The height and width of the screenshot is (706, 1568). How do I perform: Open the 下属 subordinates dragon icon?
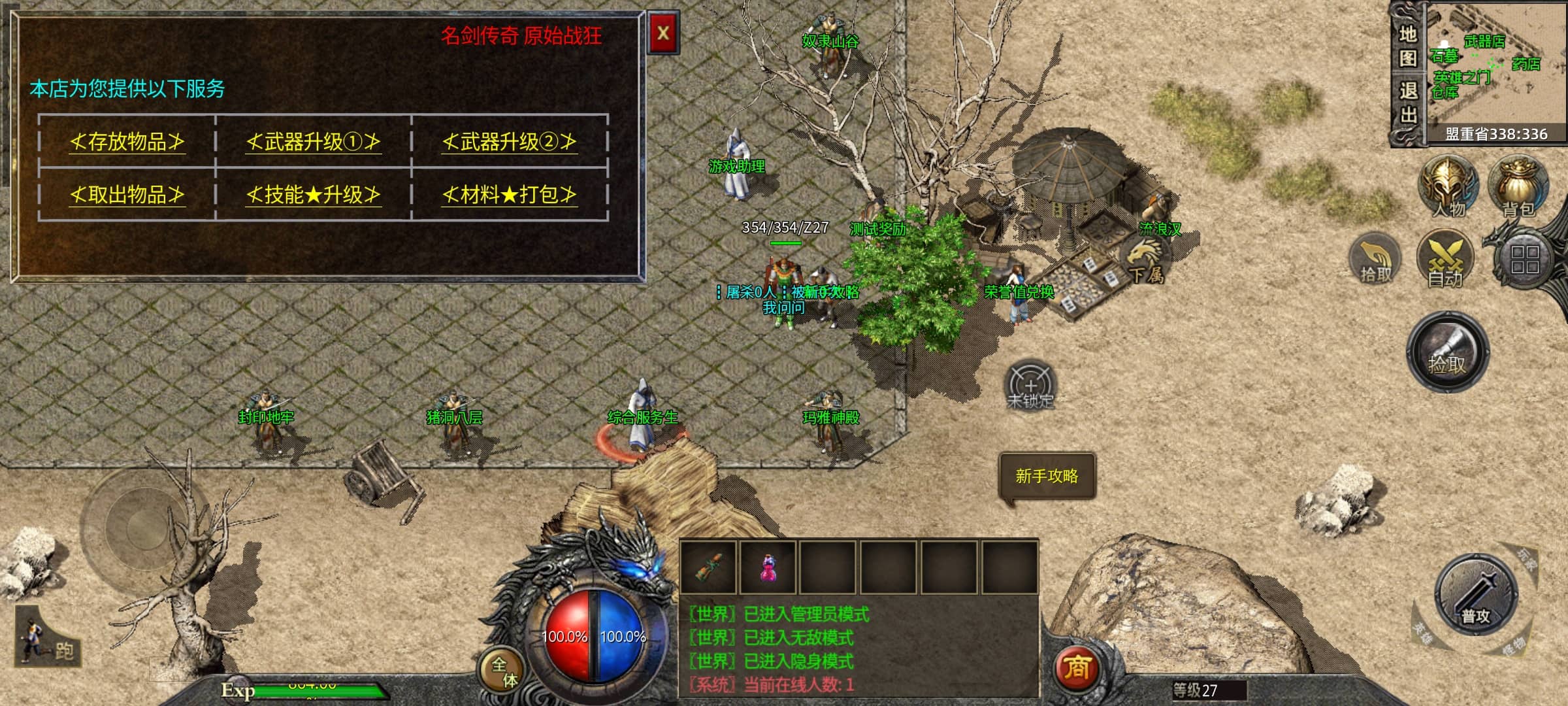1145,260
